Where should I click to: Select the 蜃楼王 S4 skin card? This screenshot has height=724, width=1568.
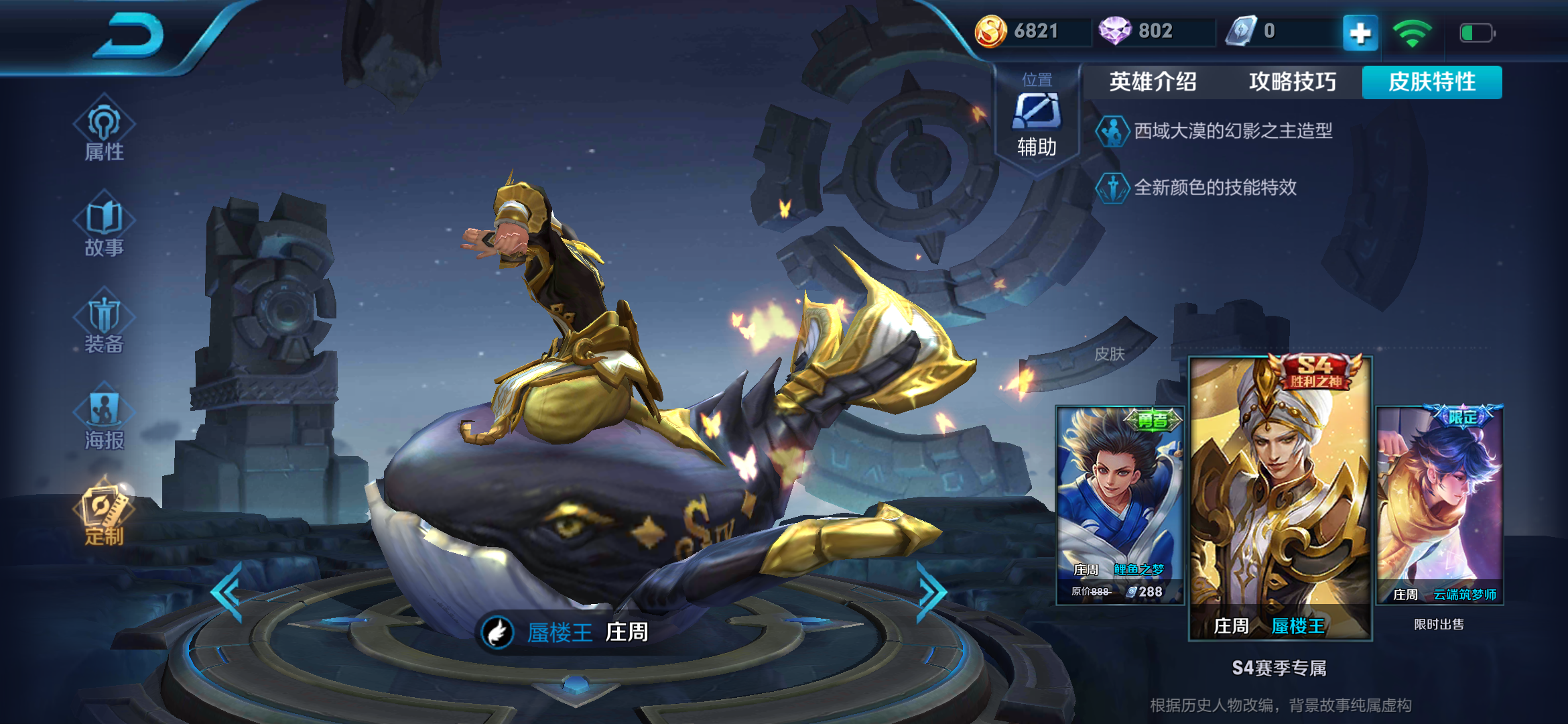pos(1280,498)
